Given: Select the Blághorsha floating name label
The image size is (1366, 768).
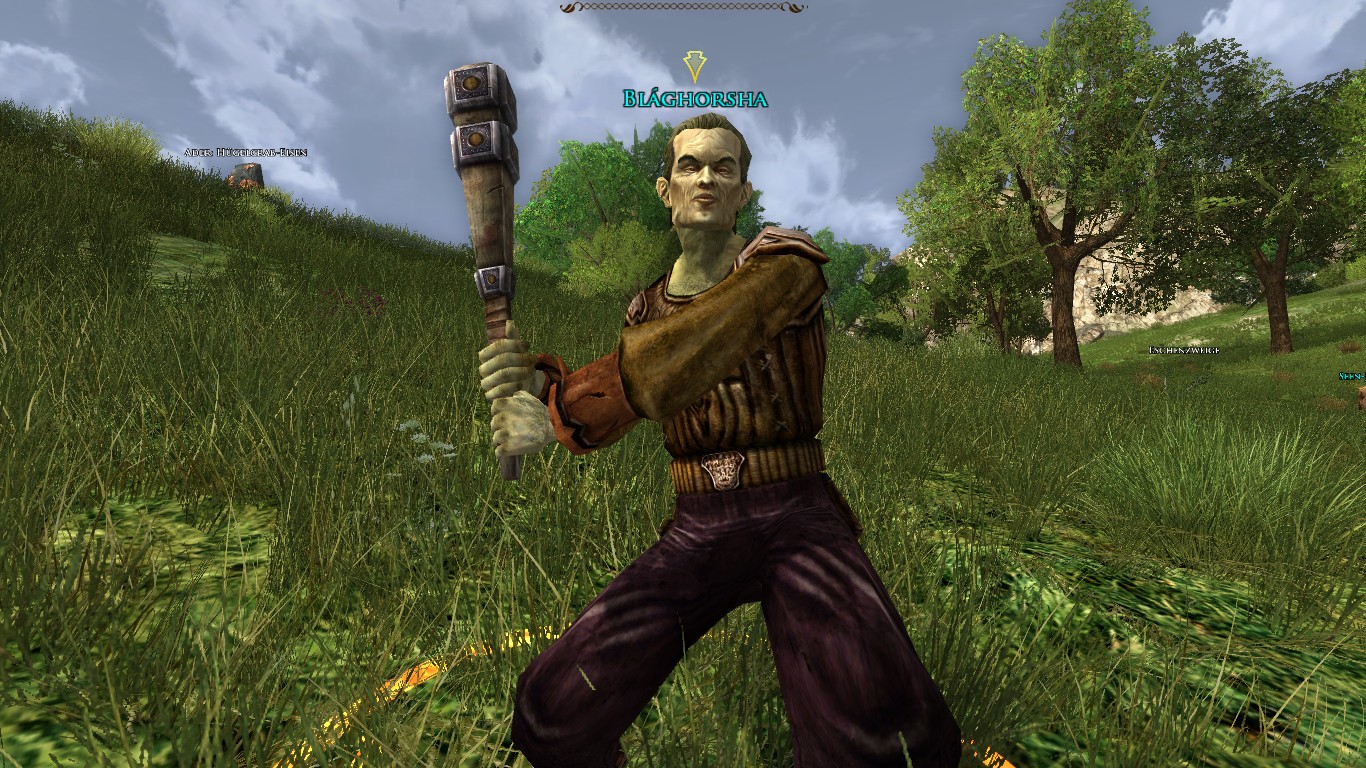Looking at the screenshot, I should tap(695, 98).
